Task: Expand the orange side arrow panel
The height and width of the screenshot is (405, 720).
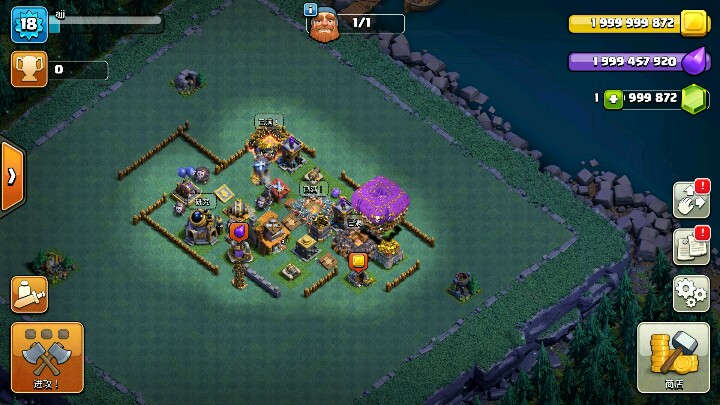Action: tap(12, 176)
